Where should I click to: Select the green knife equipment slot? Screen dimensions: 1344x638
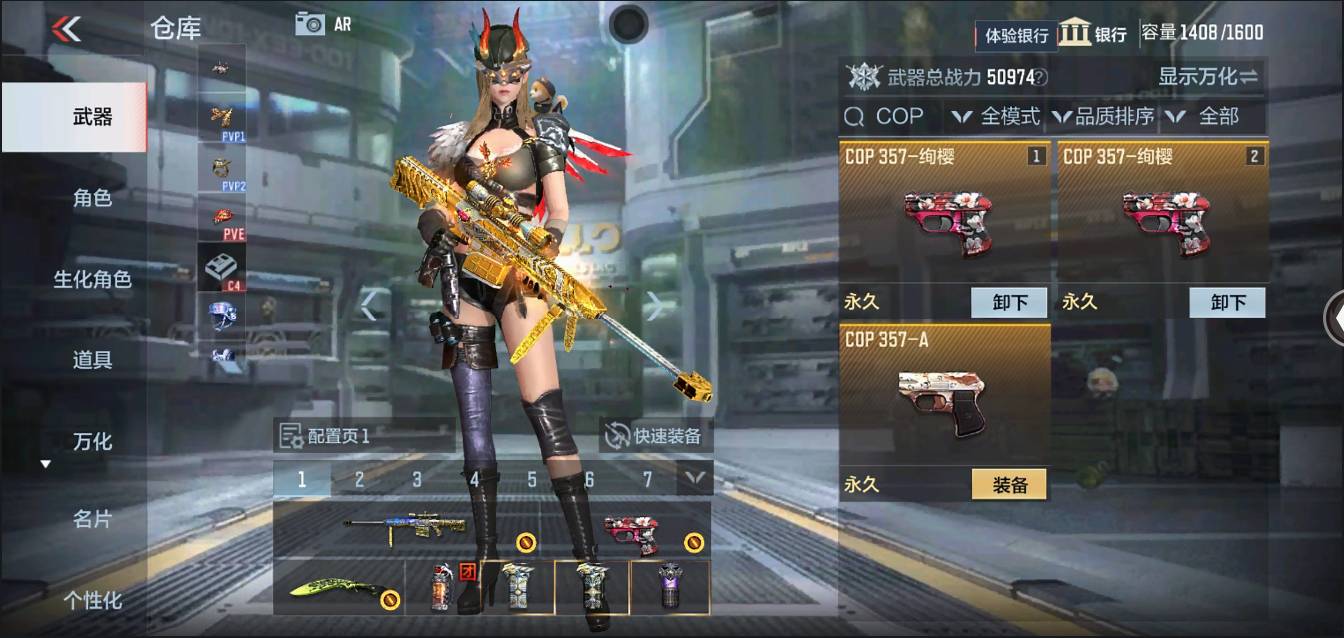(x=338, y=588)
